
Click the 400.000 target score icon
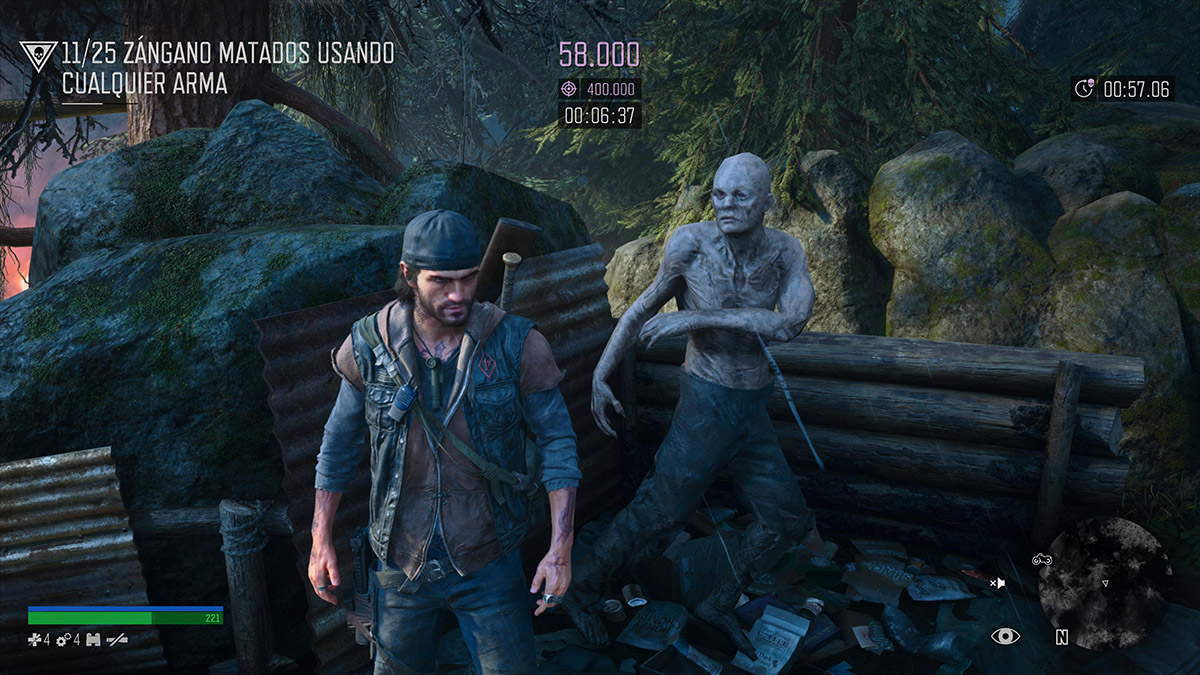pos(569,89)
